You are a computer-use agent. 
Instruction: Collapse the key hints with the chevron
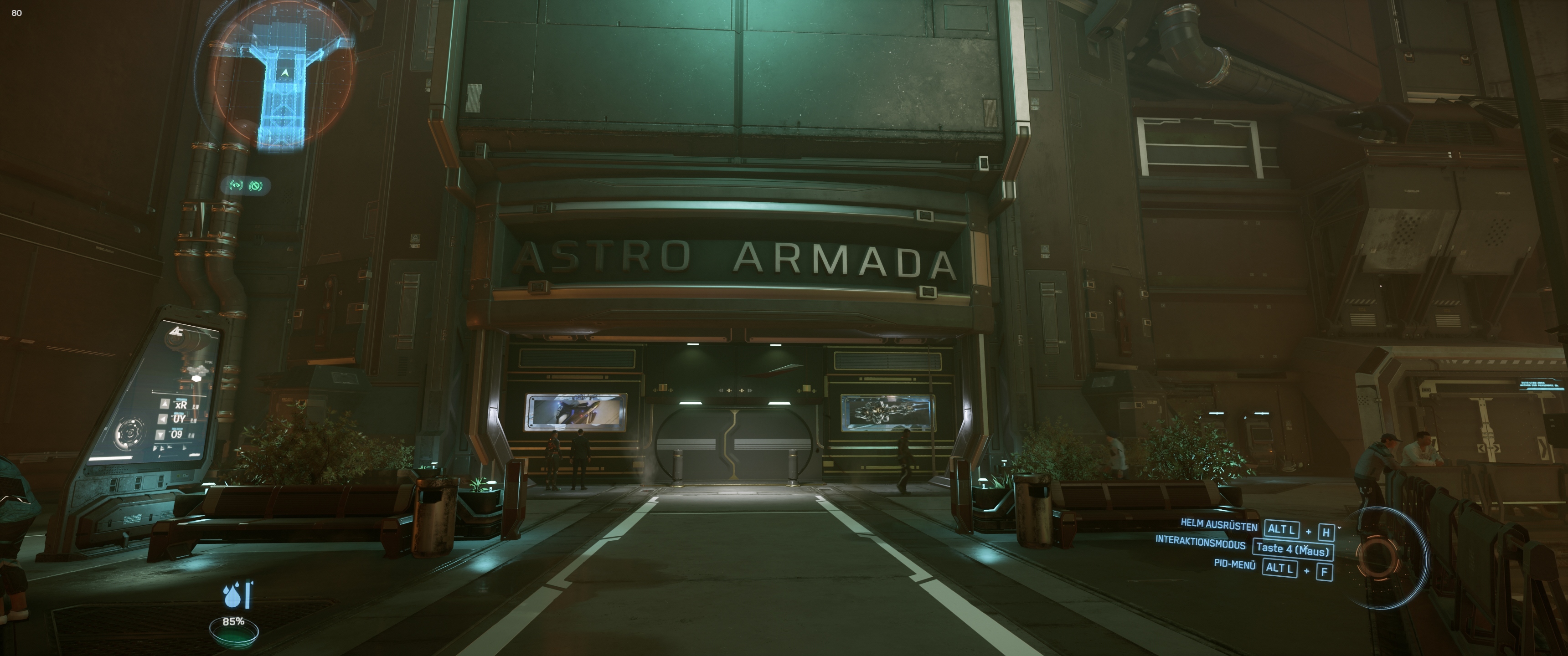1340,527
